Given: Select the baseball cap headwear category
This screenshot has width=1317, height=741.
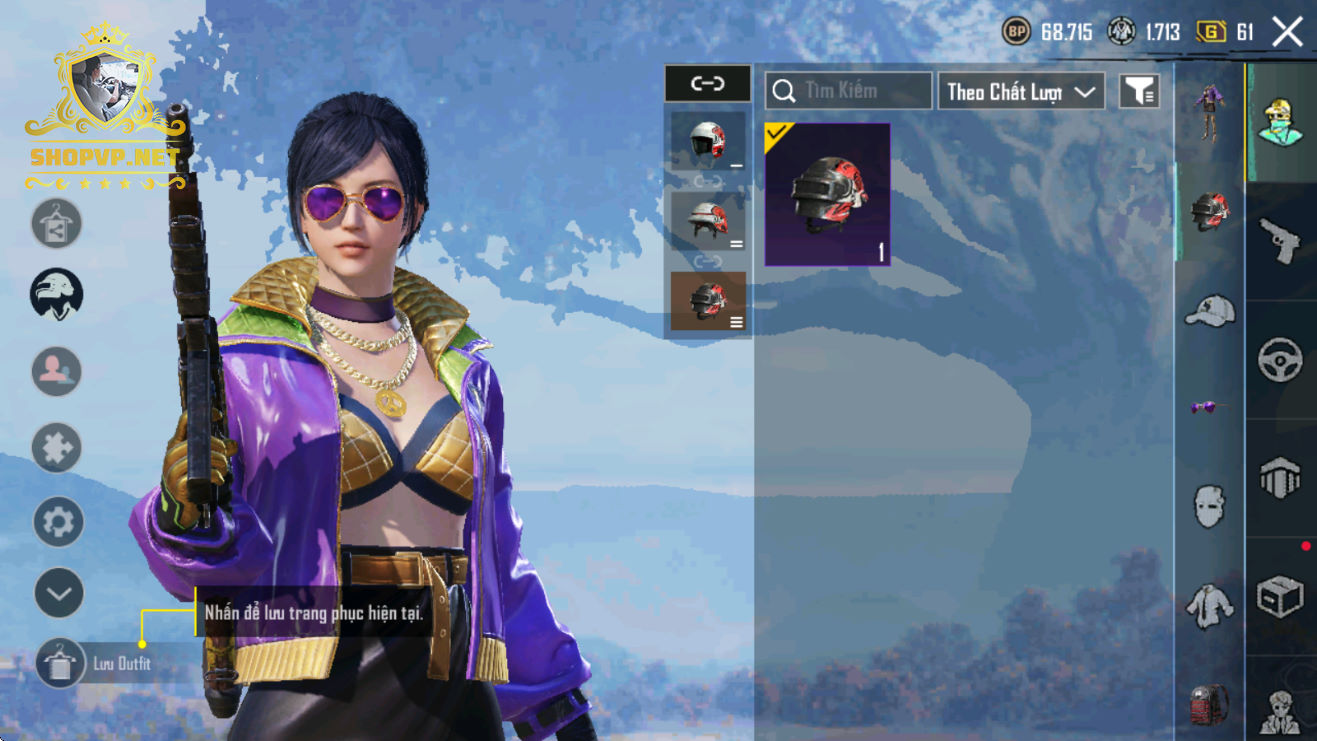Looking at the screenshot, I should pyautogui.click(x=1210, y=310).
